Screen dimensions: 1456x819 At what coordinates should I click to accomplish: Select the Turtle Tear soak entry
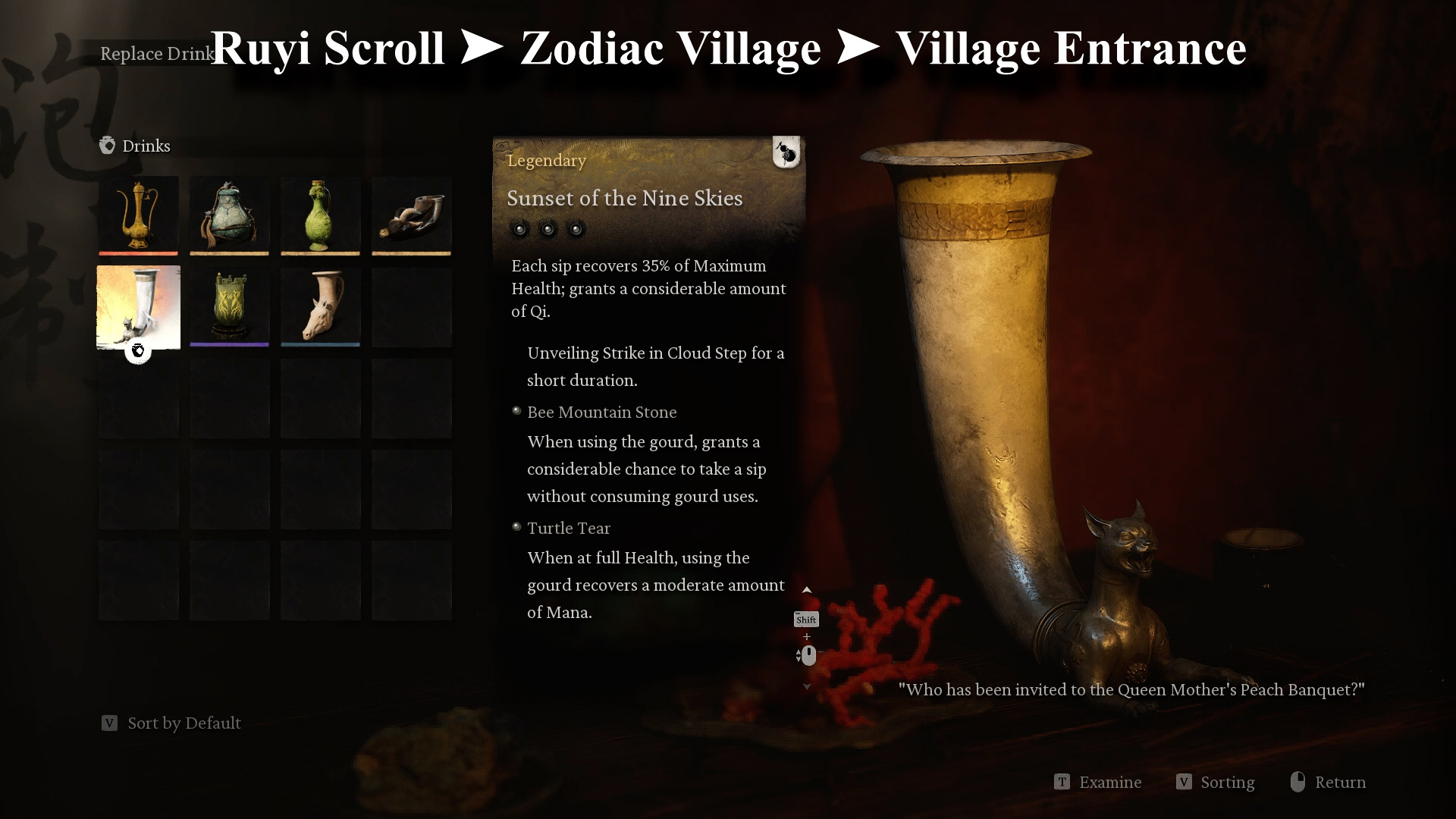point(568,528)
